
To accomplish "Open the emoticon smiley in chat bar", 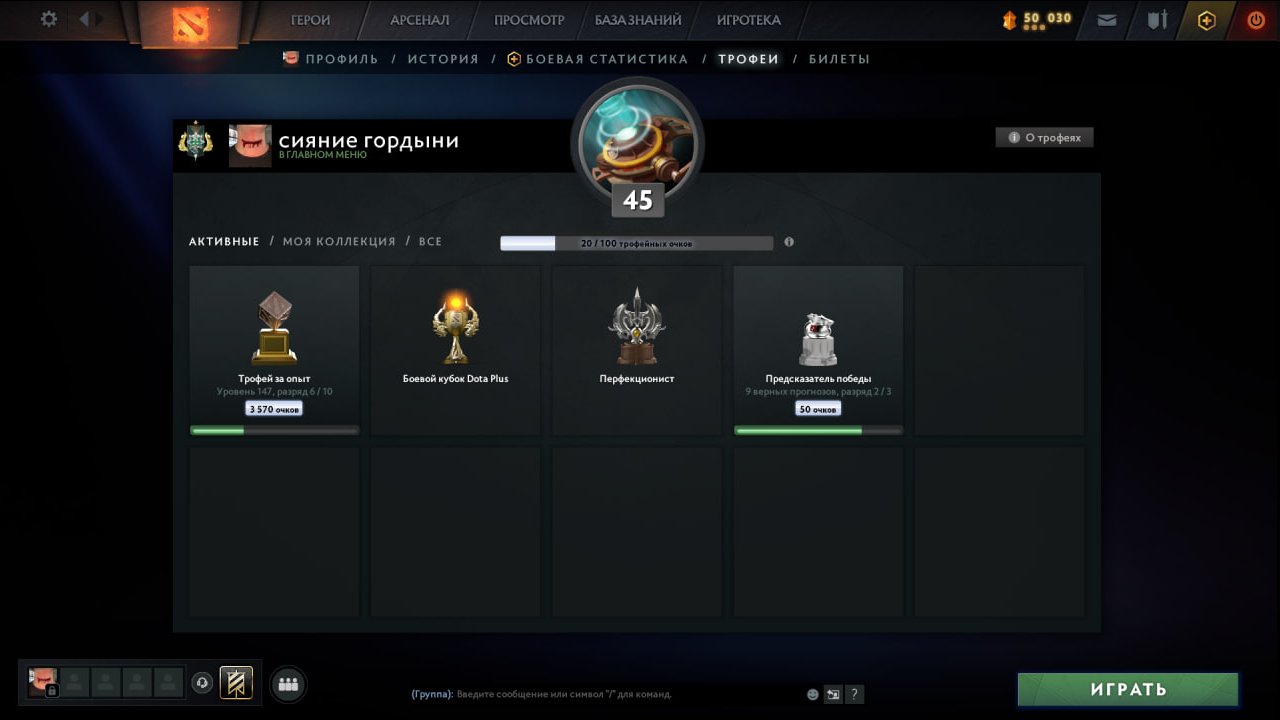I will (x=810, y=693).
